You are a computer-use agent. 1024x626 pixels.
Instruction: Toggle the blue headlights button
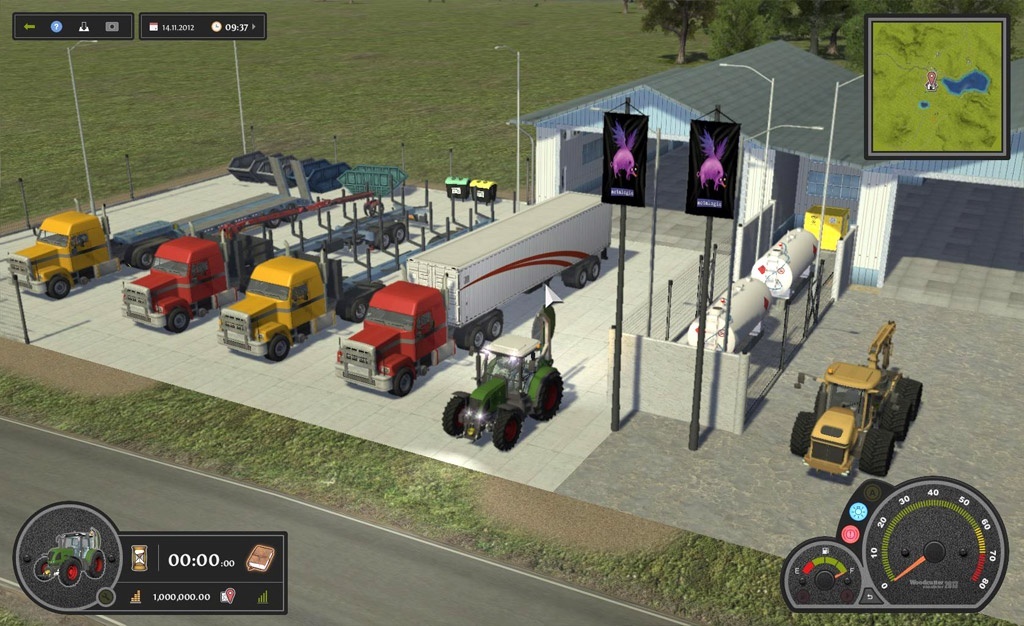pos(857,511)
